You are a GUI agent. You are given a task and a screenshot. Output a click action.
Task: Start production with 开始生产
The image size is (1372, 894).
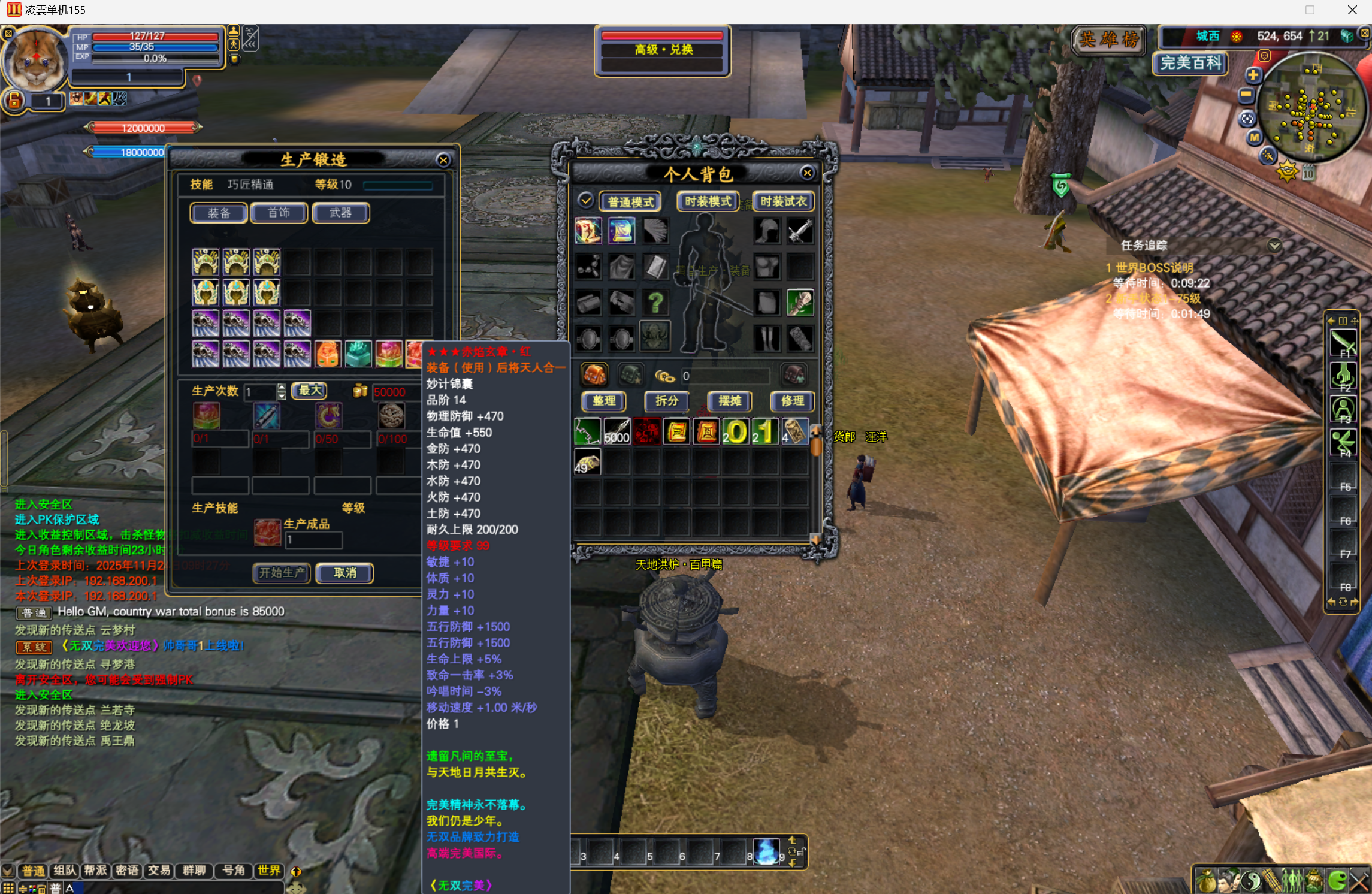tap(282, 573)
